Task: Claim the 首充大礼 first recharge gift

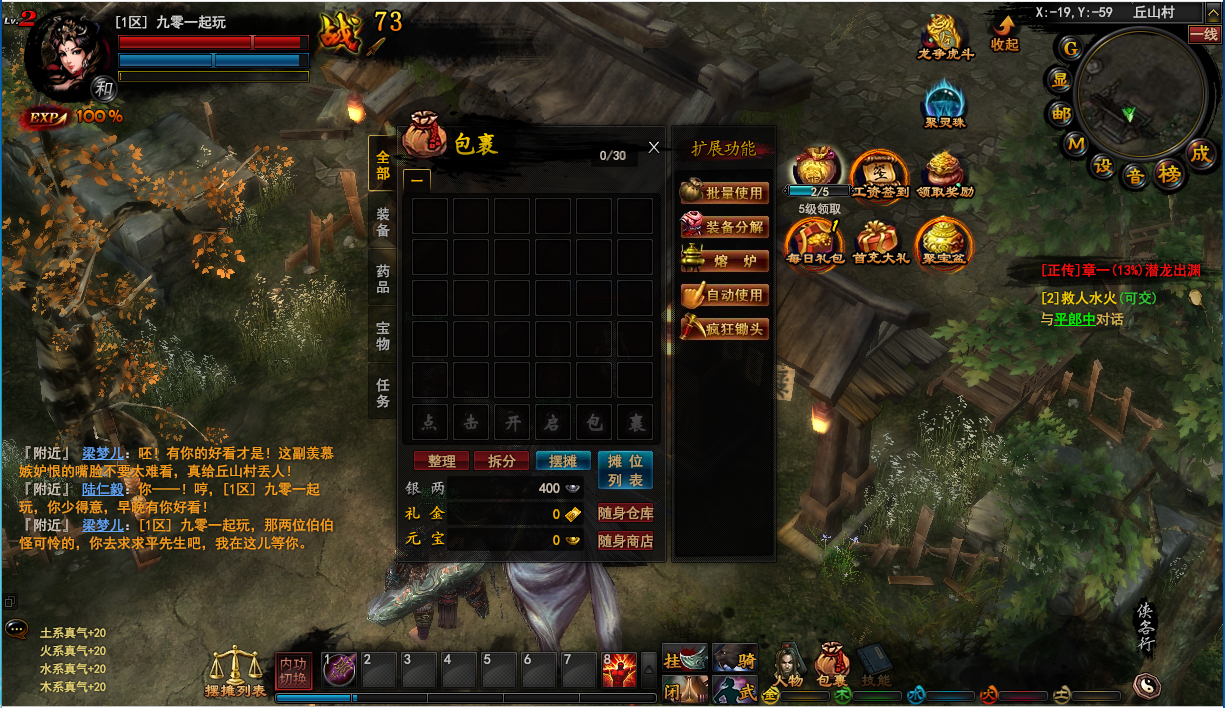Action: coord(881,243)
